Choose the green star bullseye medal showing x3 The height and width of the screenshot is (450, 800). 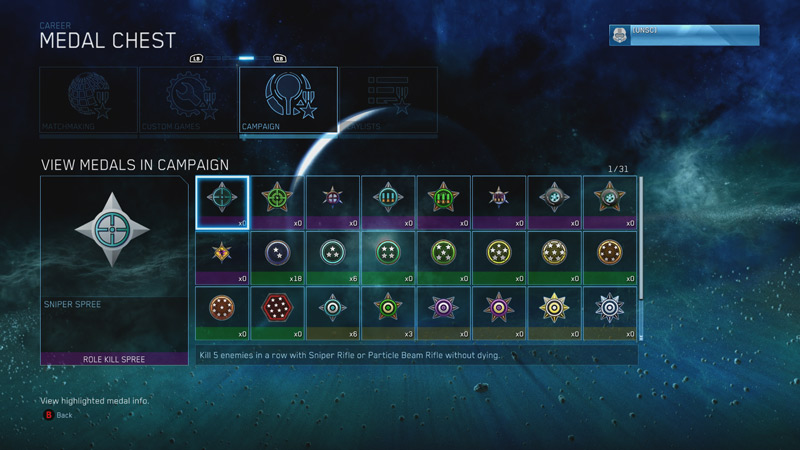click(x=387, y=312)
